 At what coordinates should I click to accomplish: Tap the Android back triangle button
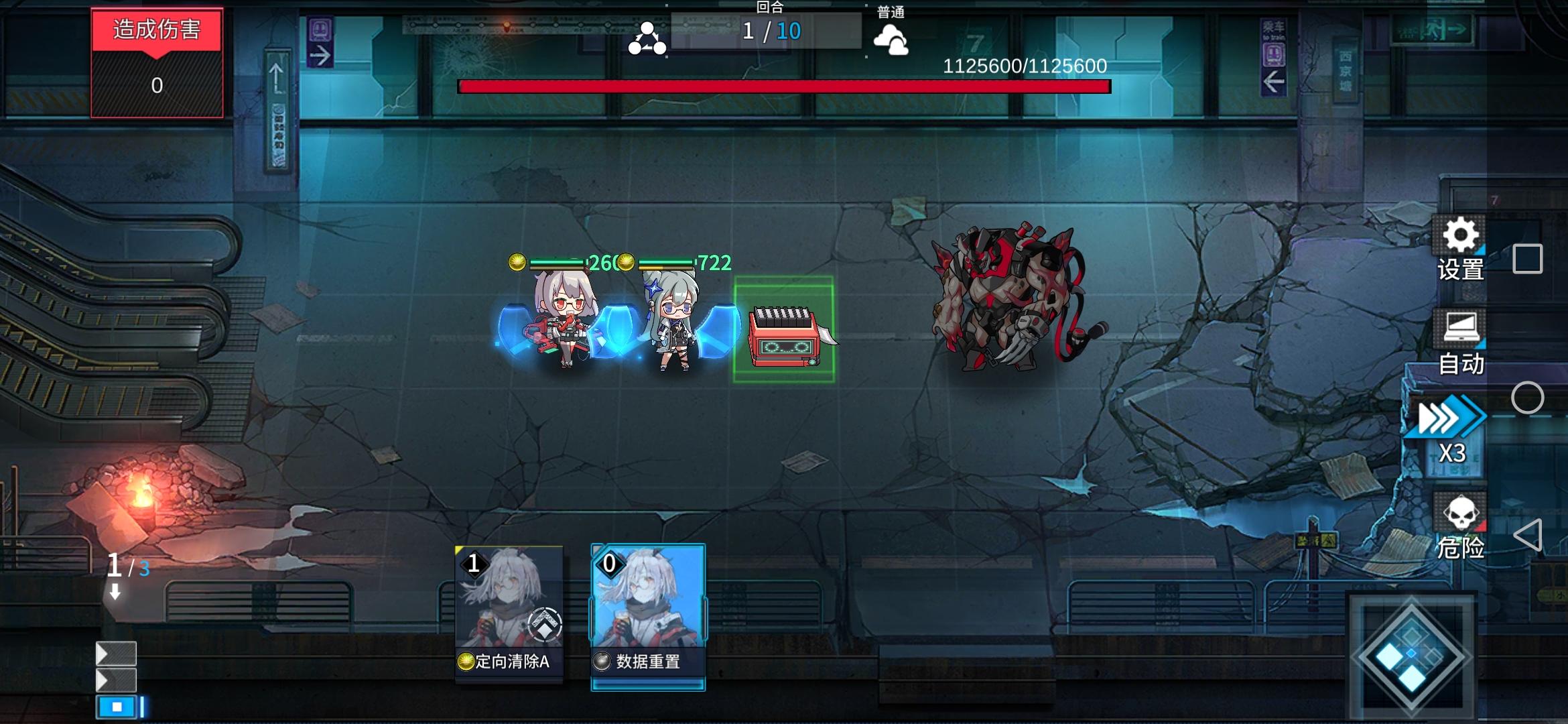[x=1527, y=535]
